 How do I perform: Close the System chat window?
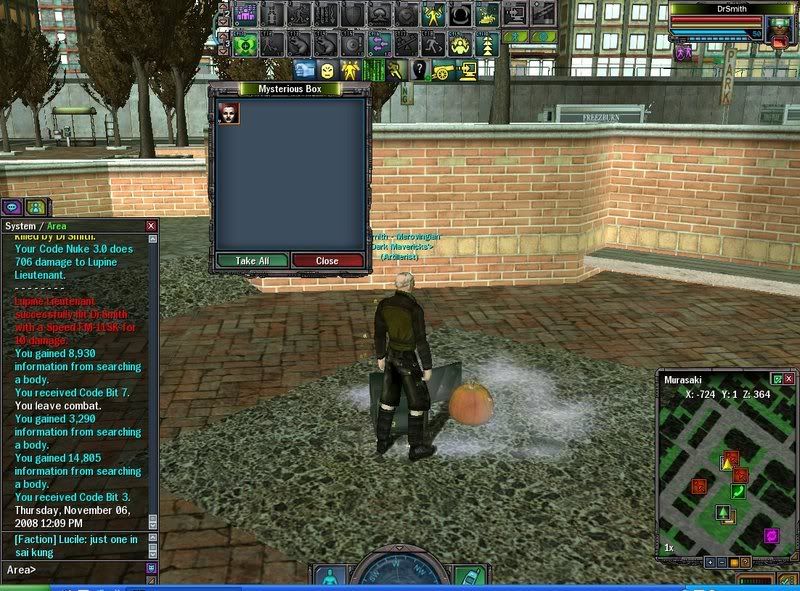pos(151,226)
